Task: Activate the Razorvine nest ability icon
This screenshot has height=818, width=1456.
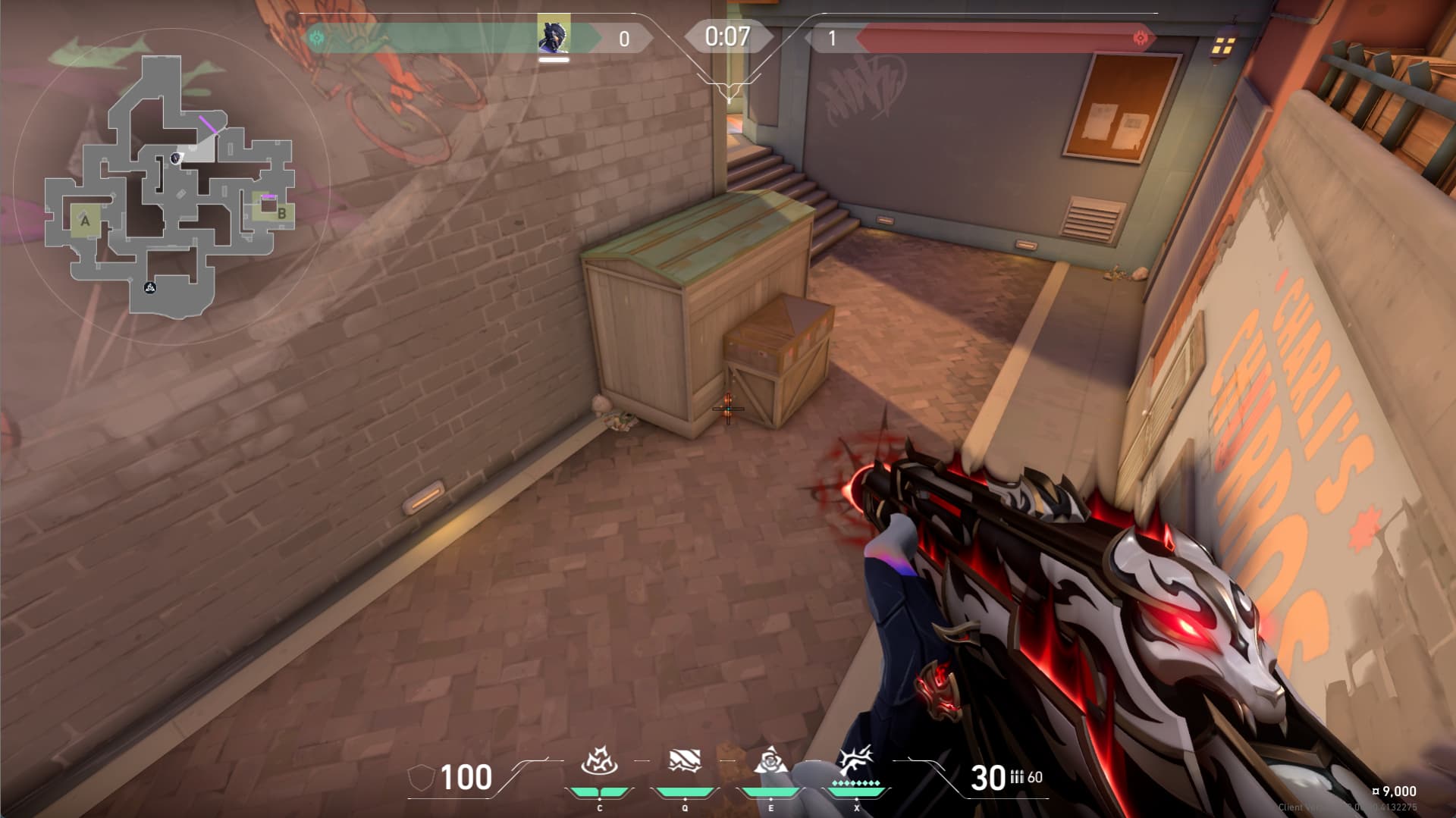Action: click(599, 760)
